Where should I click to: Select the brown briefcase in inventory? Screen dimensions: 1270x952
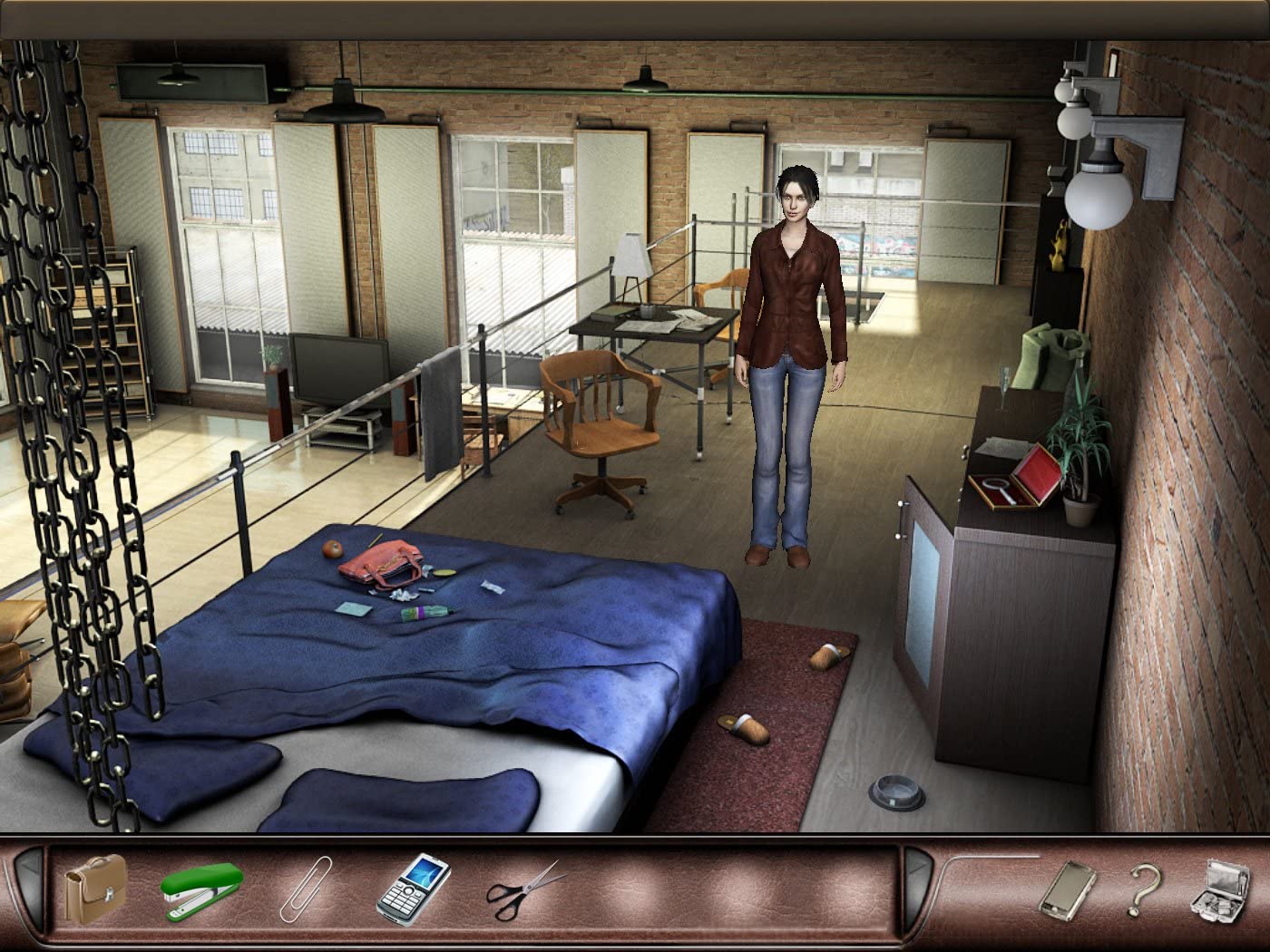click(x=94, y=889)
